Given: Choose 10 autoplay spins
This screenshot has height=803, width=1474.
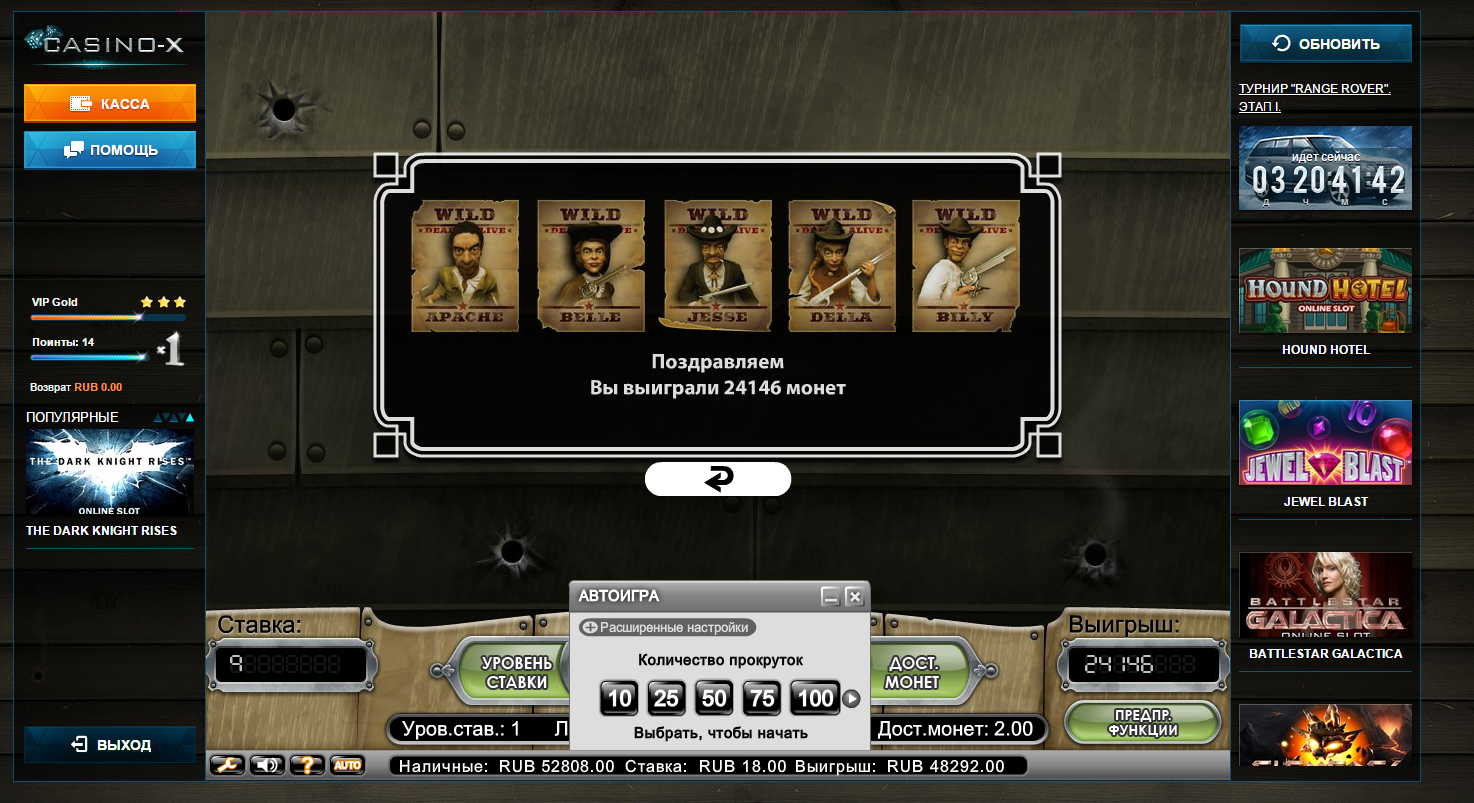Looking at the screenshot, I should 619,698.
